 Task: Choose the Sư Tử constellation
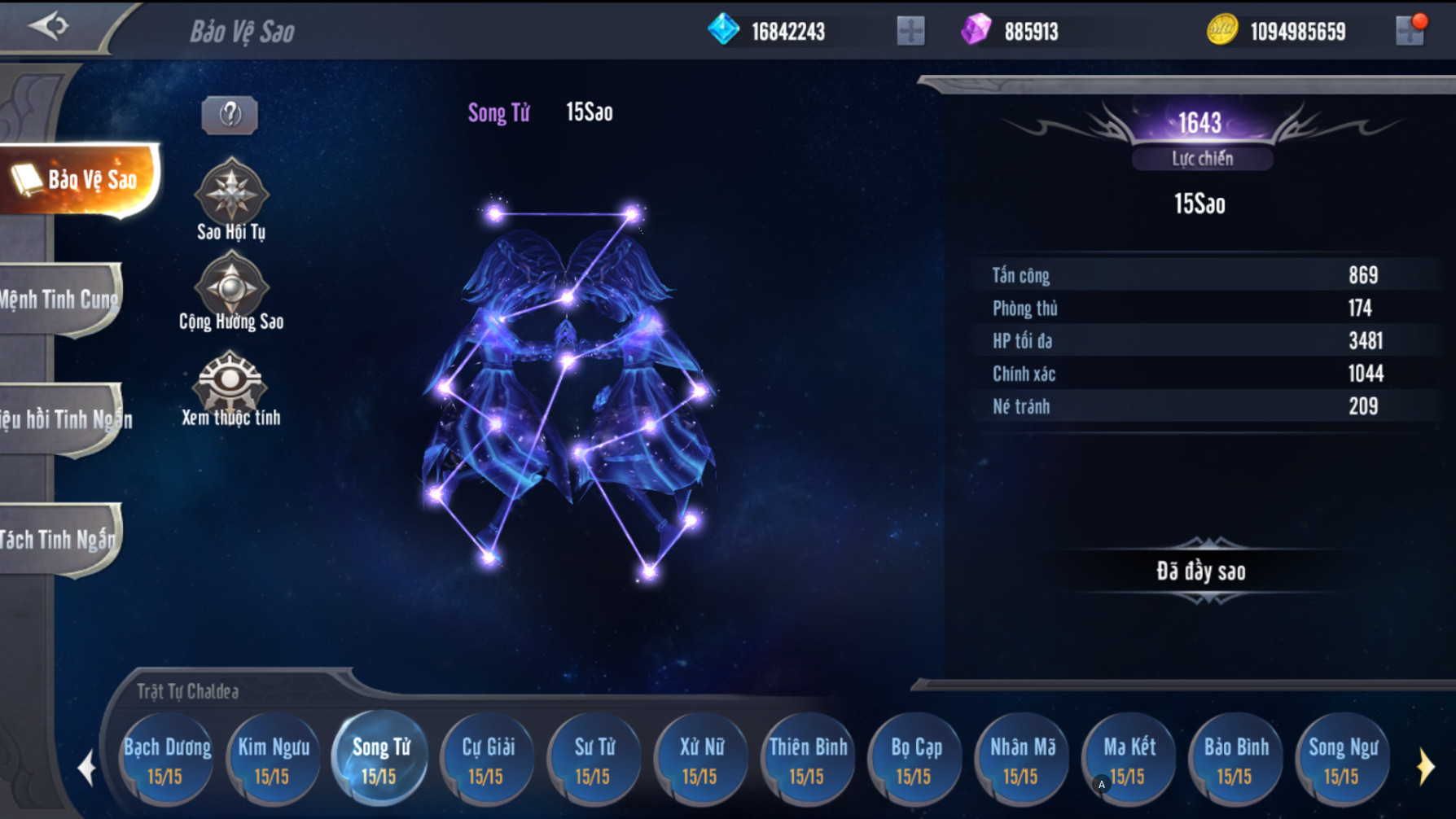point(594,760)
